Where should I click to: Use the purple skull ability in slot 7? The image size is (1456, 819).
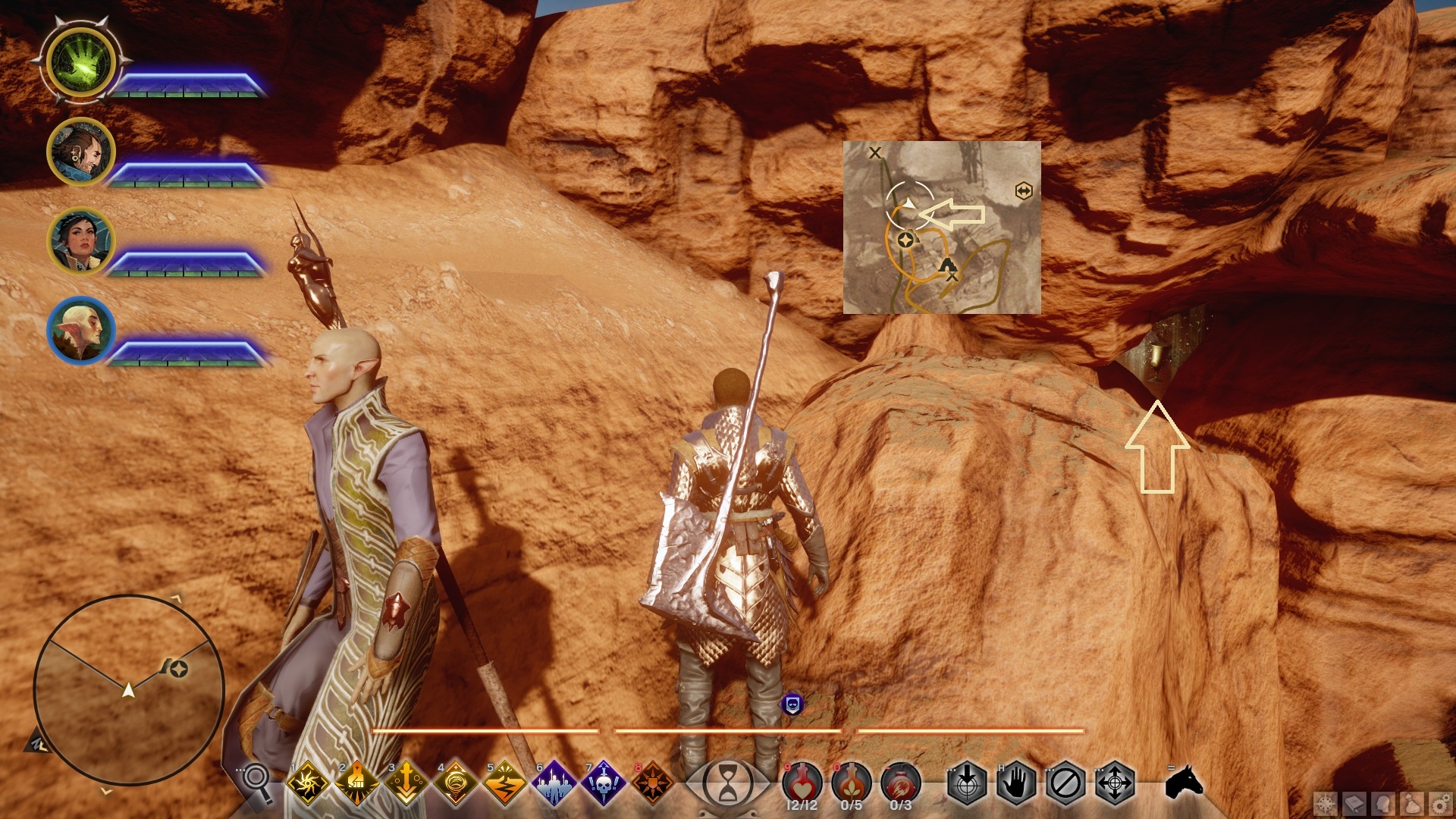pyautogui.click(x=604, y=783)
